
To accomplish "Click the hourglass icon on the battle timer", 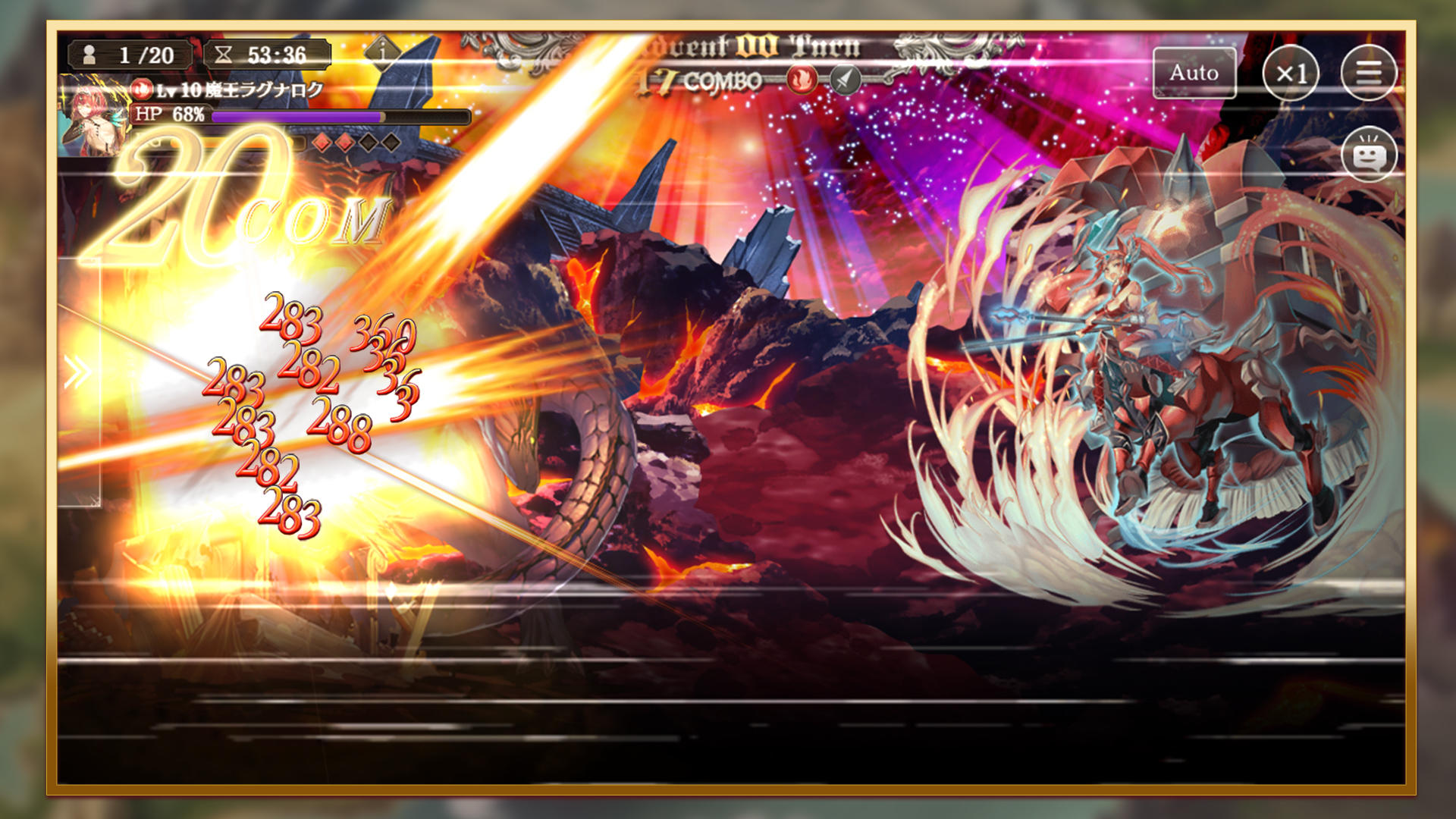I will point(224,54).
